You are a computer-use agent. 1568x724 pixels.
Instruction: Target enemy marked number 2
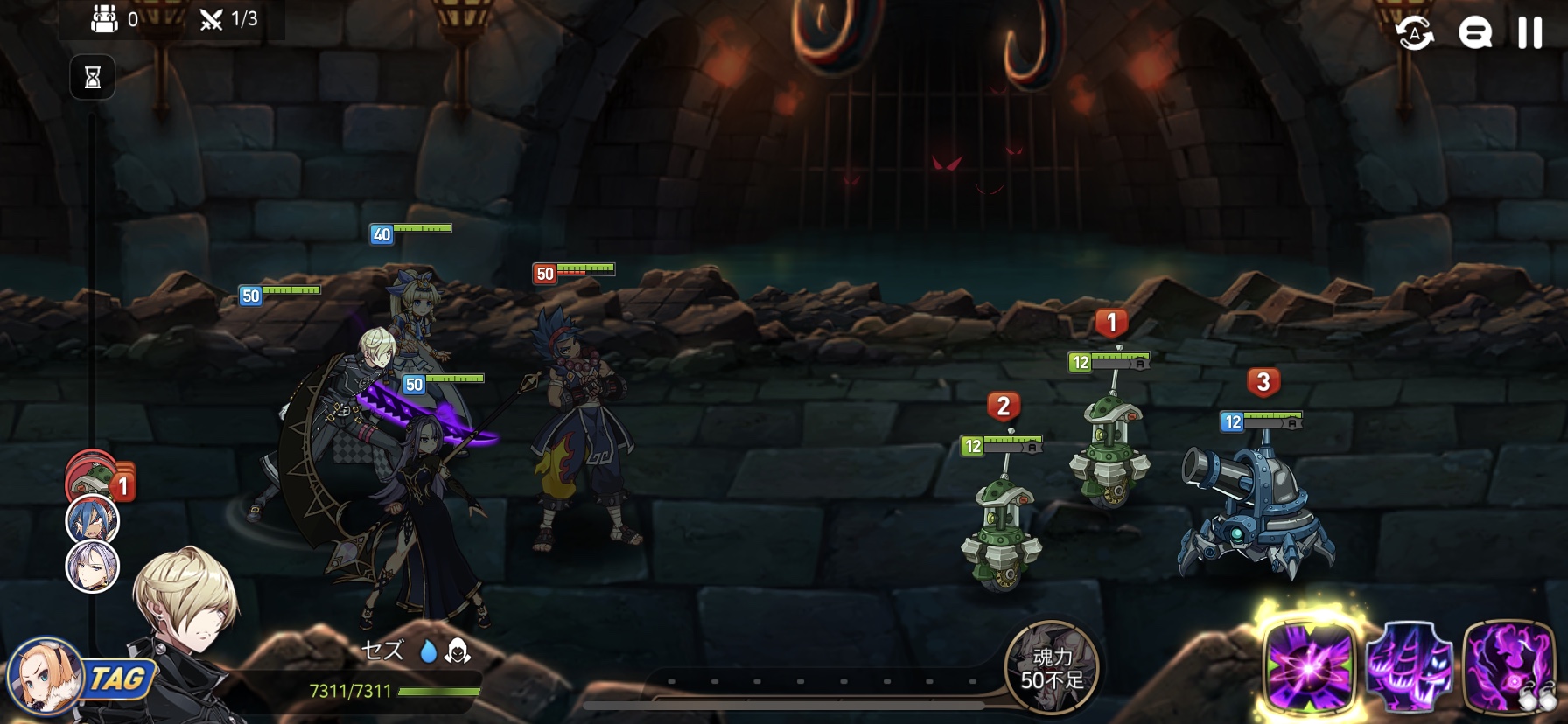pos(1002,525)
